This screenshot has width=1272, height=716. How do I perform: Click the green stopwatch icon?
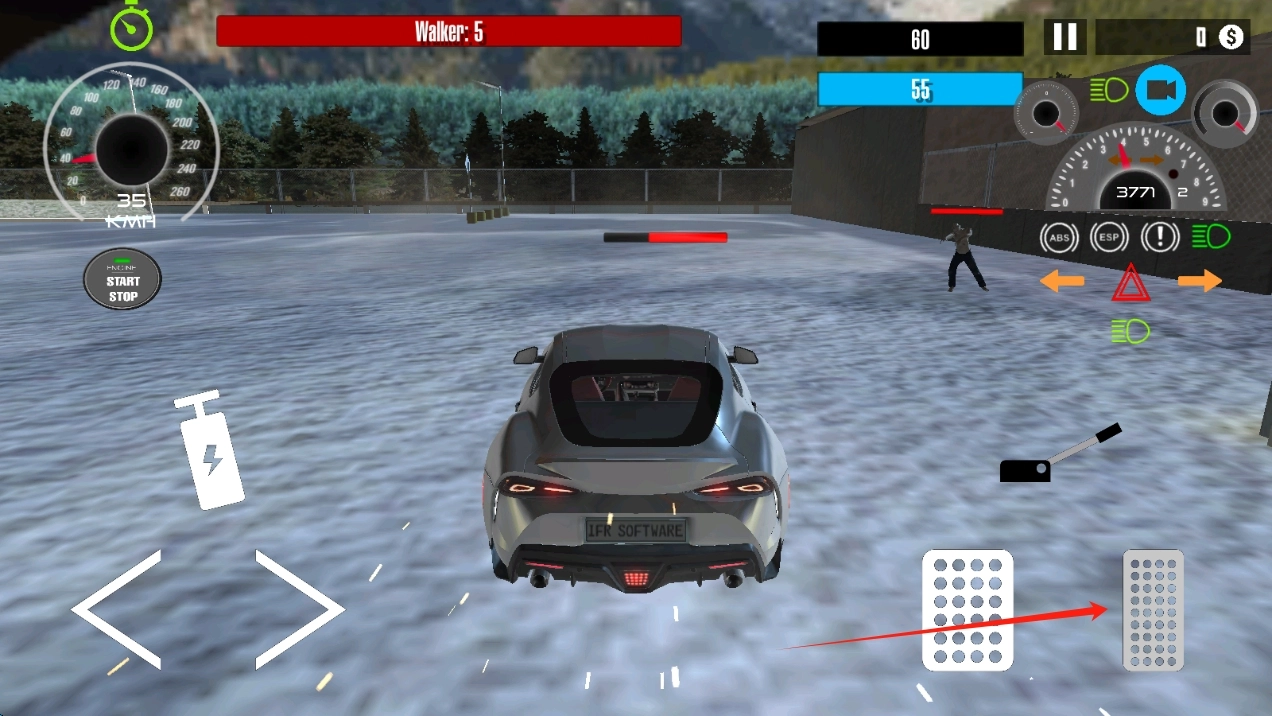pos(131,26)
